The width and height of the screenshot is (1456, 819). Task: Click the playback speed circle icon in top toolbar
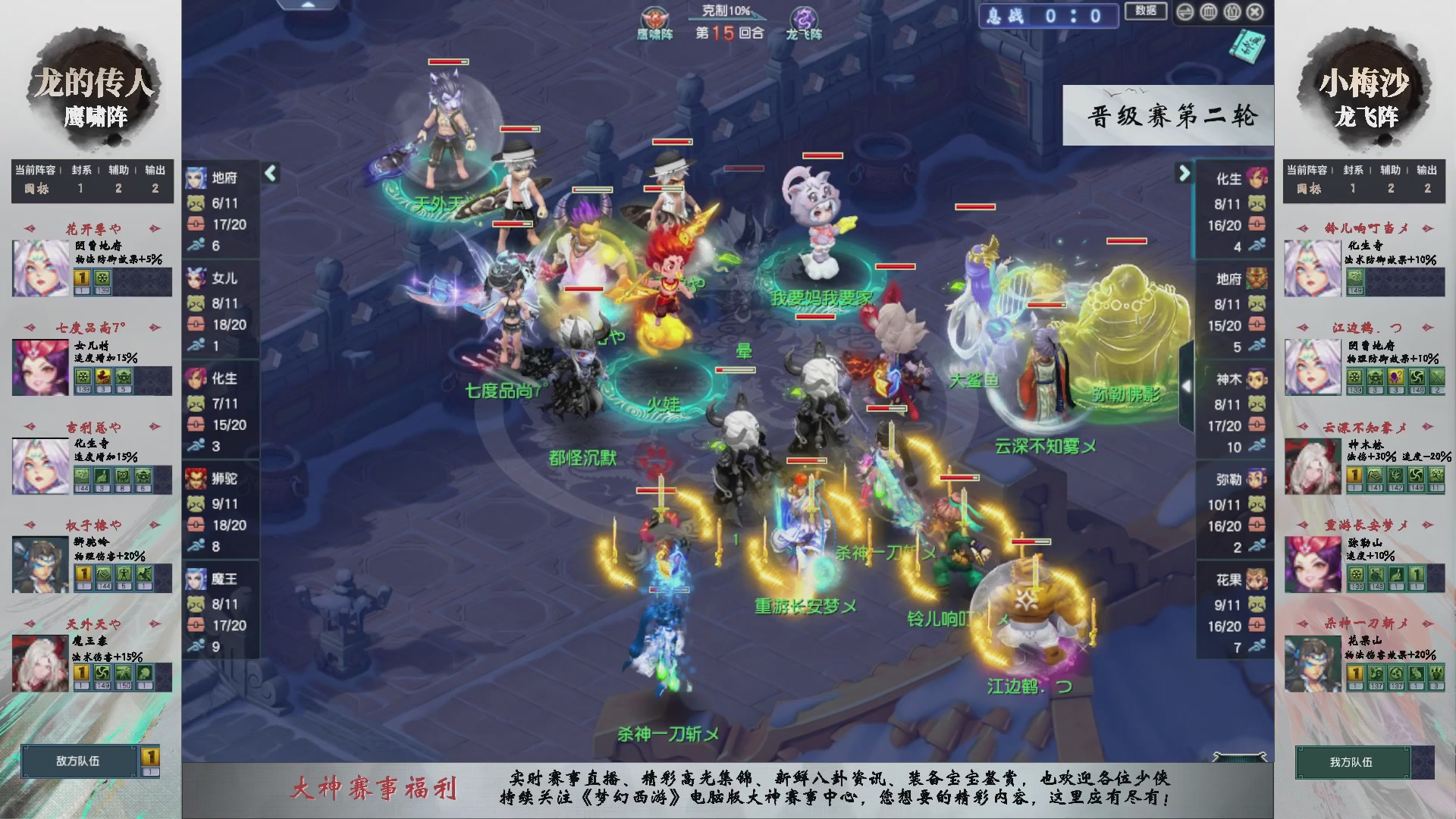pos(1185,11)
